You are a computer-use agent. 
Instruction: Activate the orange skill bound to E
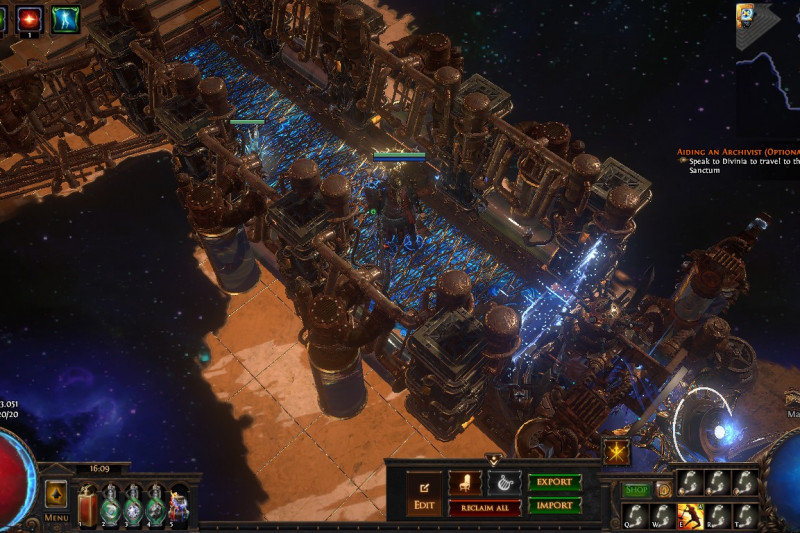coord(689,515)
